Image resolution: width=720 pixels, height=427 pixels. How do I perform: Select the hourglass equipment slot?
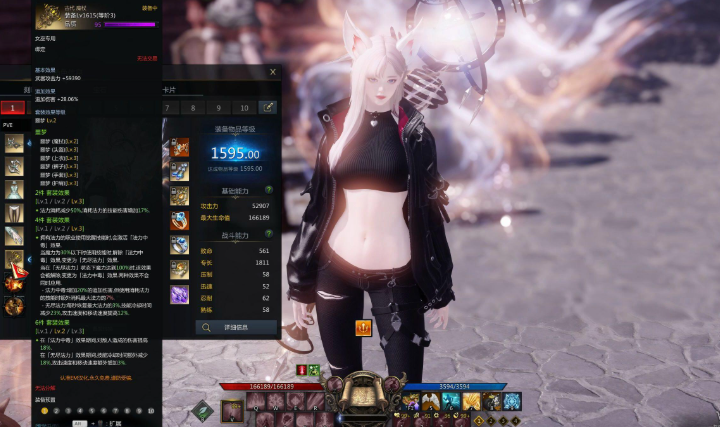click(x=14, y=189)
